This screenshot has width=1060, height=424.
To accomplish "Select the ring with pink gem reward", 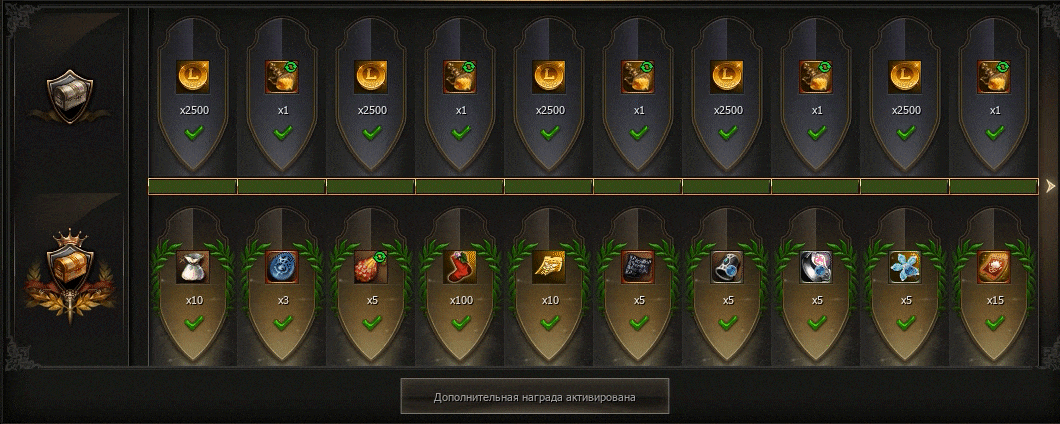I will click(816, 267).
